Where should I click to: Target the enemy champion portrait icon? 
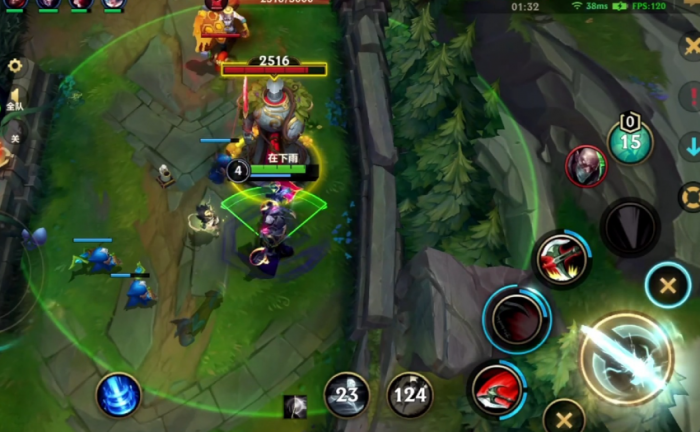click(x=586, y=166)
